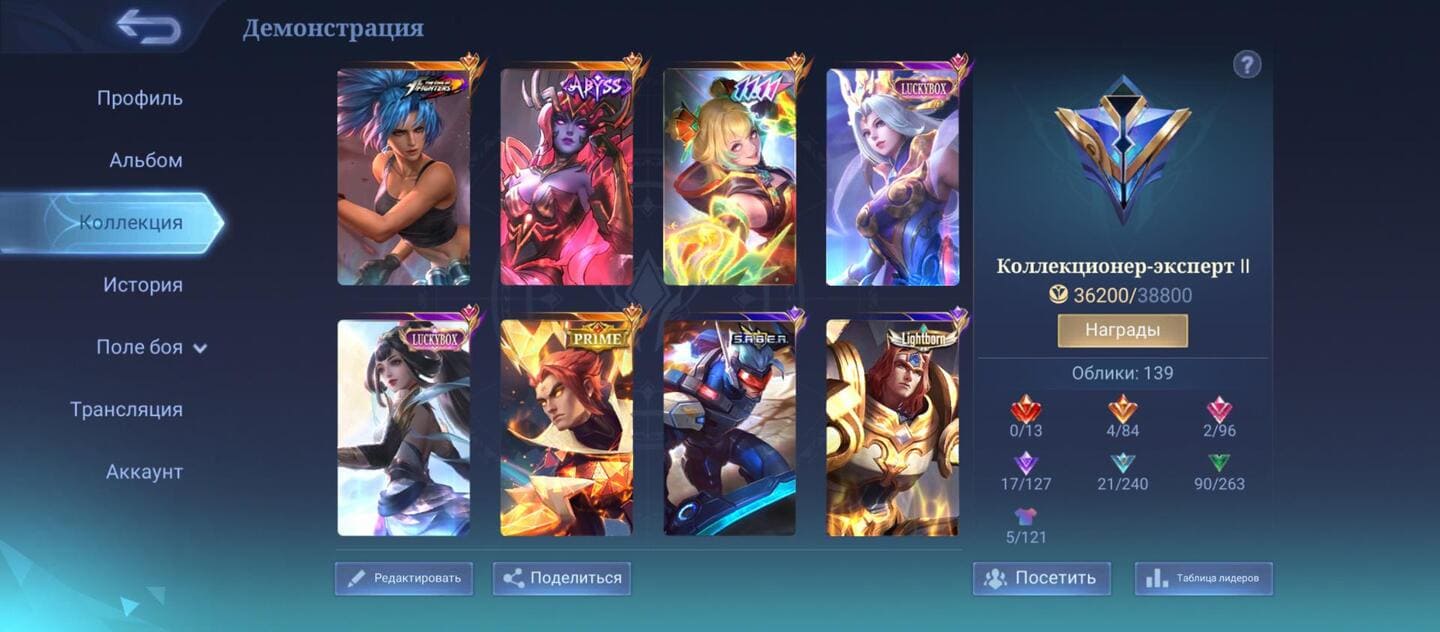Image resolution: width=1440 pixels, height=632 pixels.
Task: Open the Аккаунт tab
Action: [144, 471]
